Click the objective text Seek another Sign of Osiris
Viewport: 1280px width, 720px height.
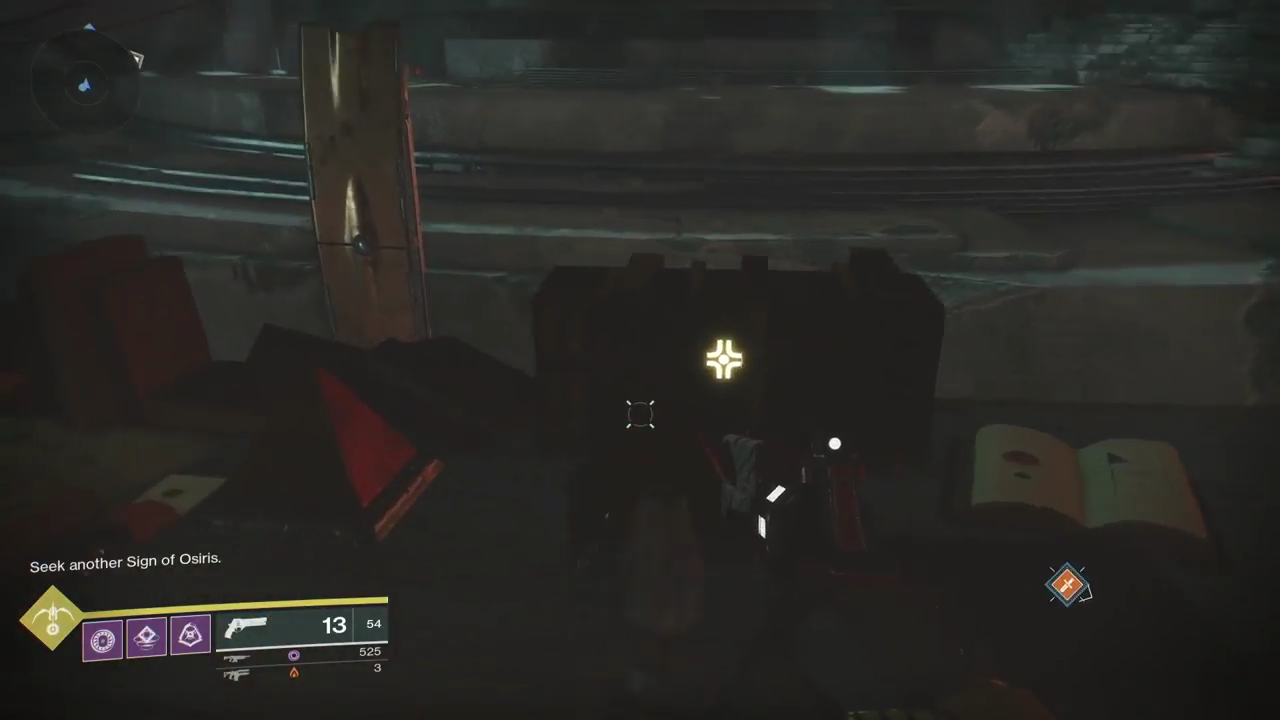pos(124,559)
